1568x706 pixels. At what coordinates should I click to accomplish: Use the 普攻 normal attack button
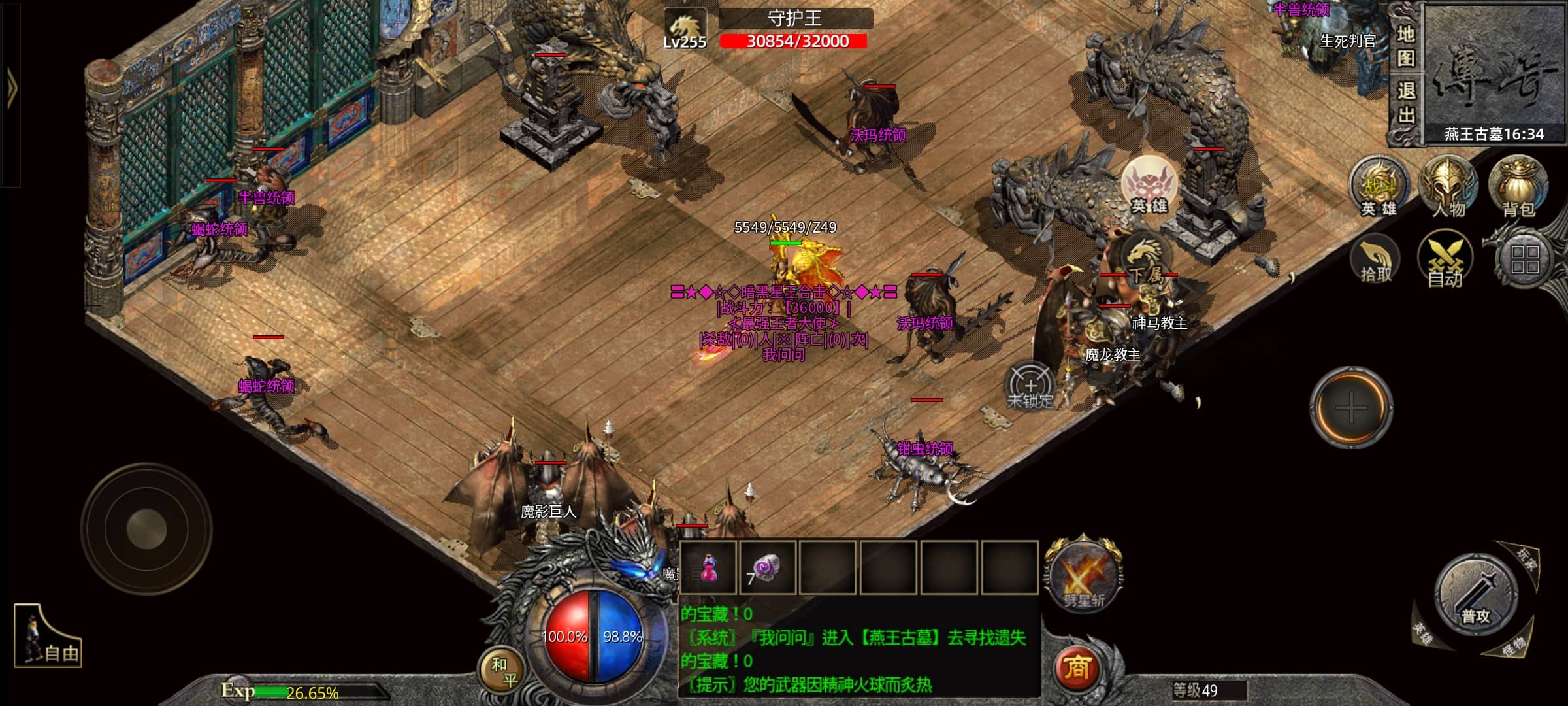1475,596
